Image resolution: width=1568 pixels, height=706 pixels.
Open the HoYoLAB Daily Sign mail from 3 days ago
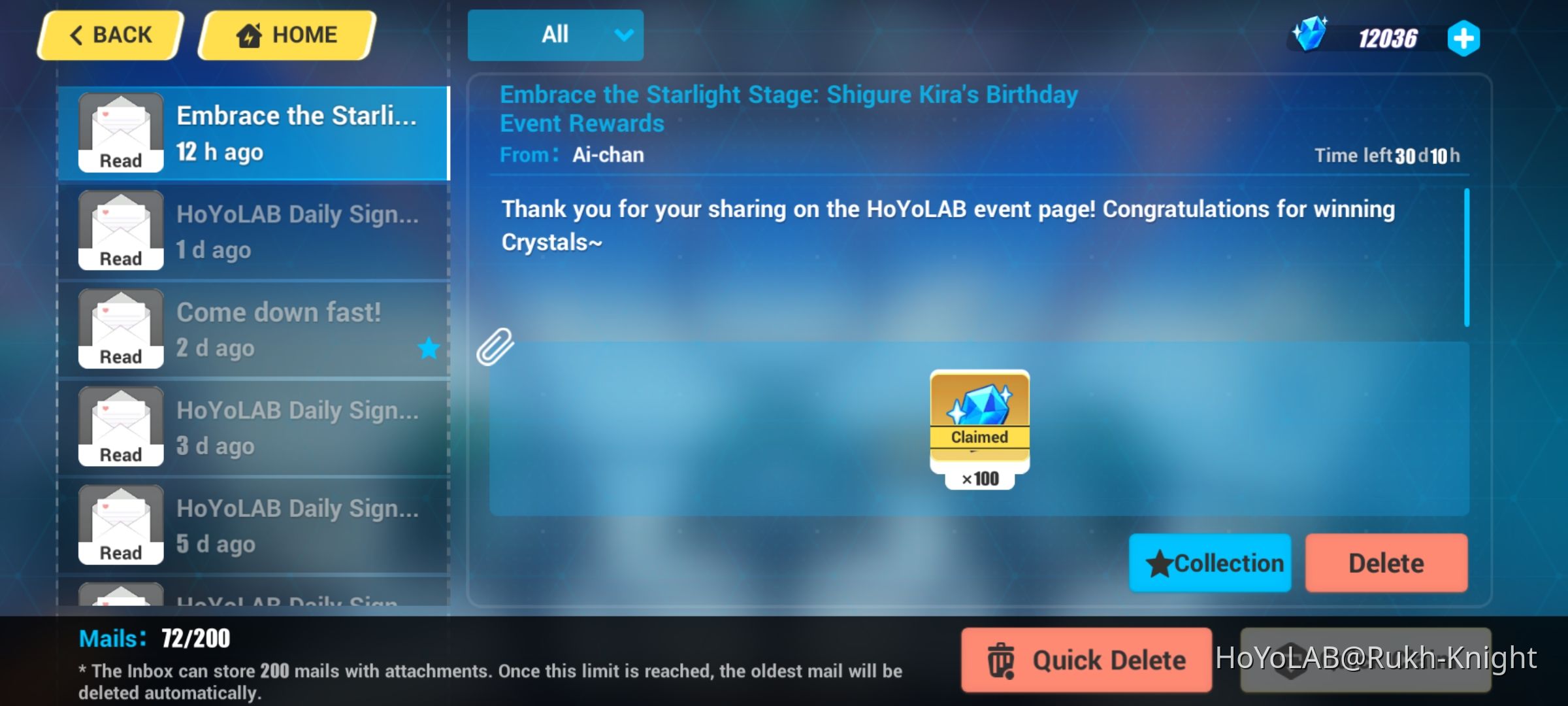(x=255, y=426)
